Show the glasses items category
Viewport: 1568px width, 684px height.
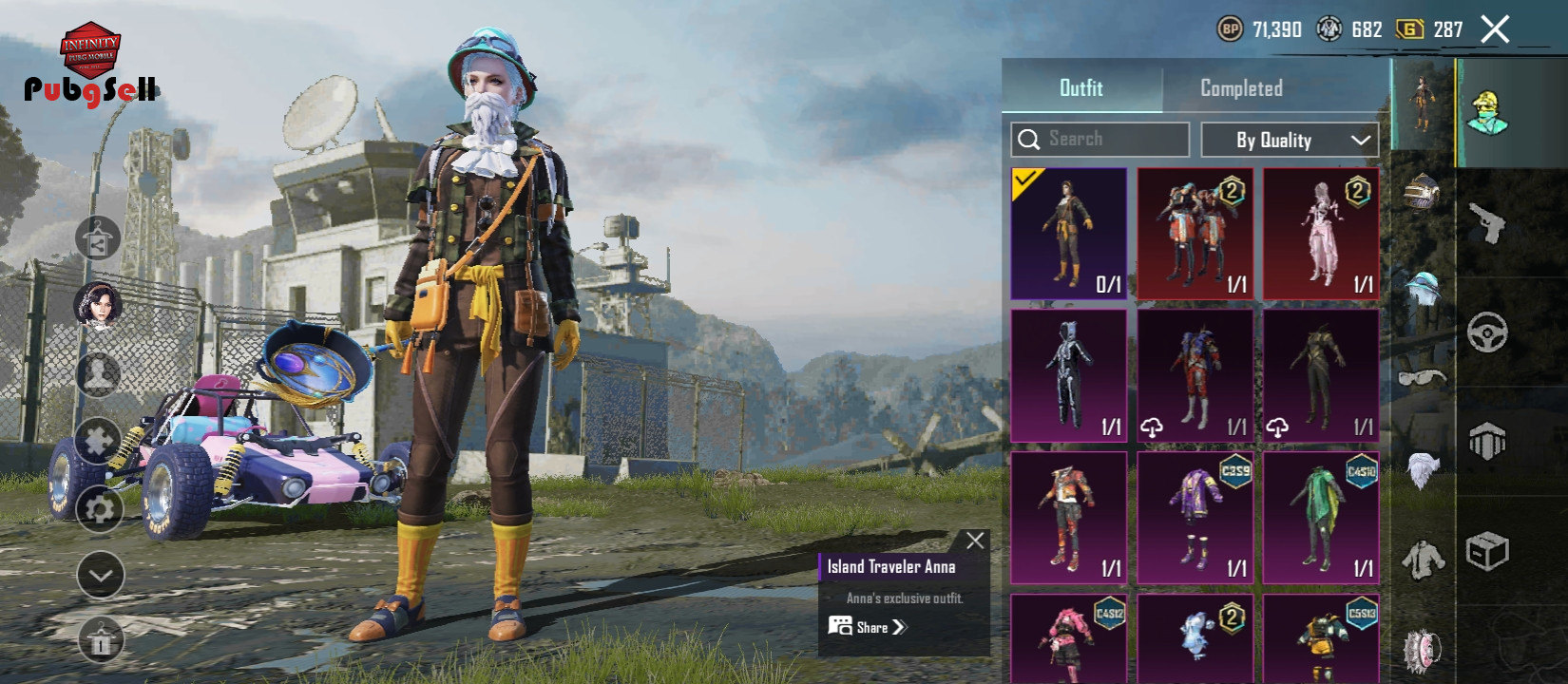tap(1422, 379)
